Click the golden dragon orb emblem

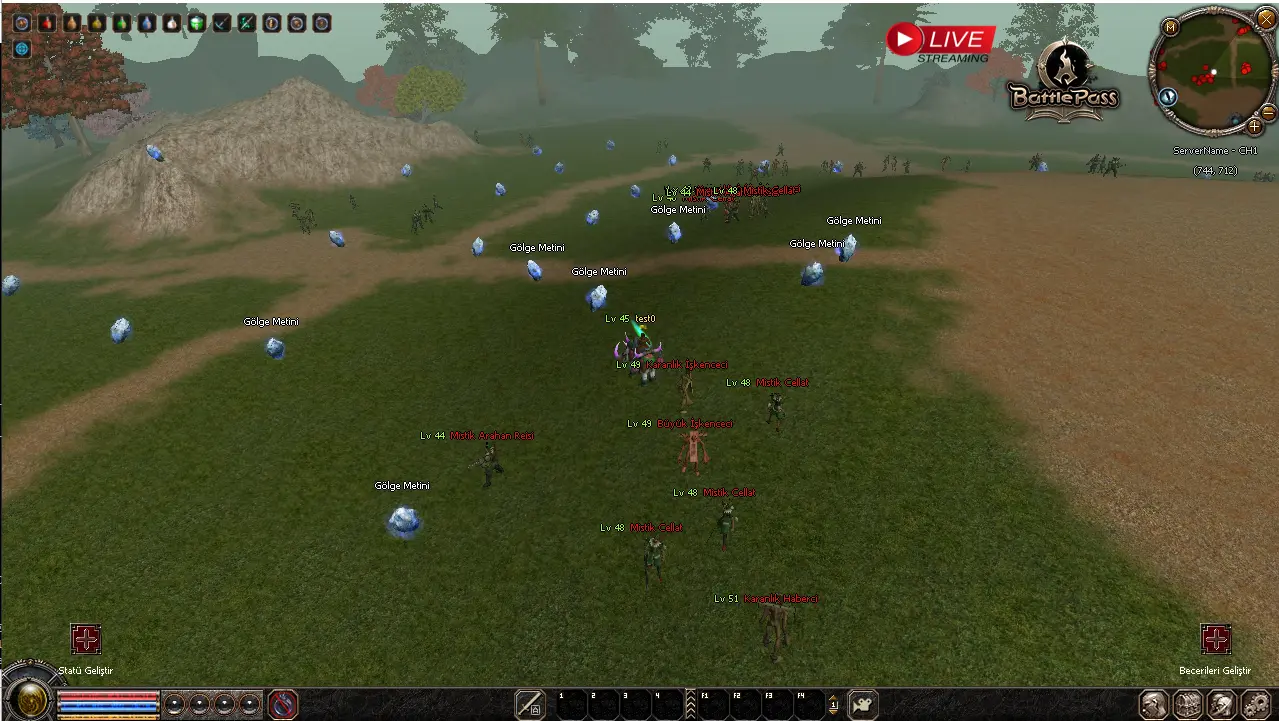30,698
